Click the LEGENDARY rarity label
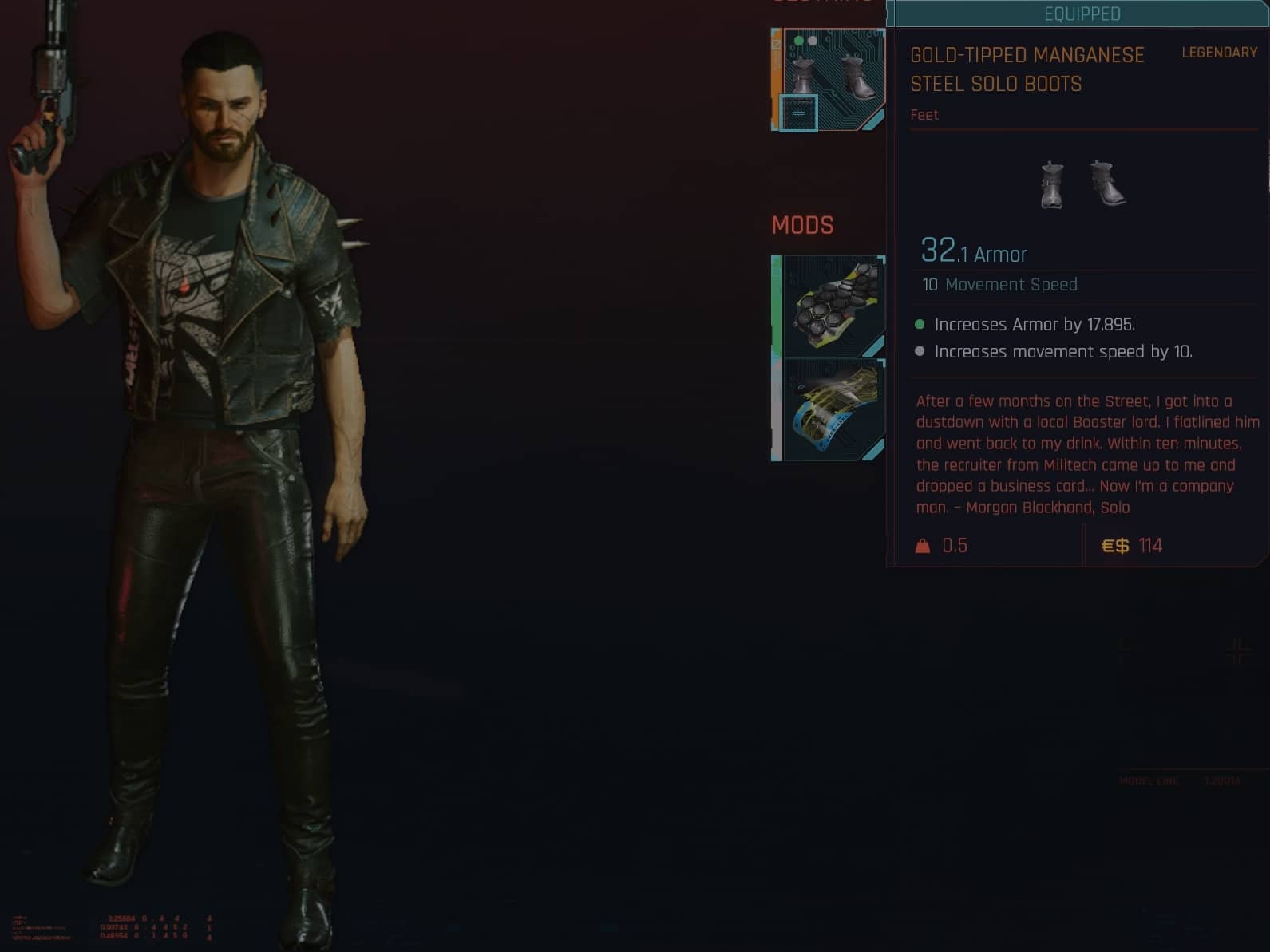Image resolution: width=1270 pixels, height=952 pixels. coord(1219,52)
